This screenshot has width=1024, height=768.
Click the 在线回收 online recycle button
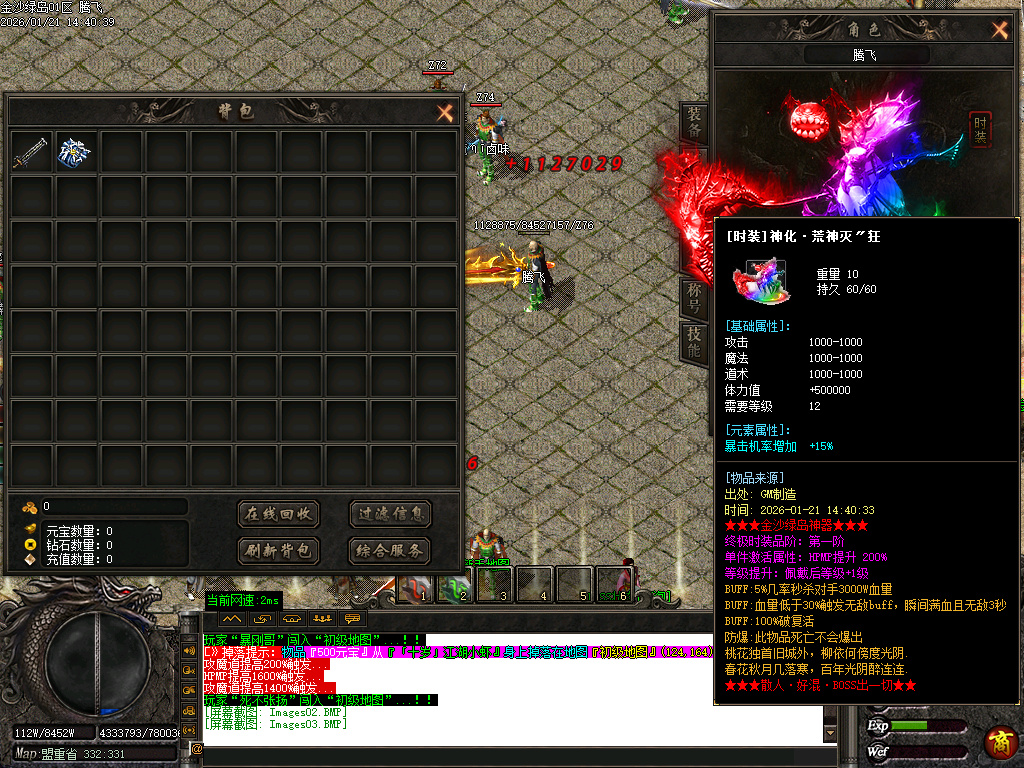point(279,514)
